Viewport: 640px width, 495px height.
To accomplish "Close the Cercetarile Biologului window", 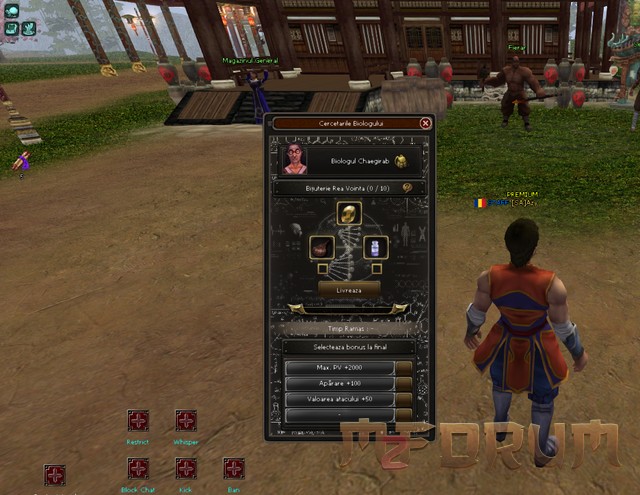I will tap(426, 123).
